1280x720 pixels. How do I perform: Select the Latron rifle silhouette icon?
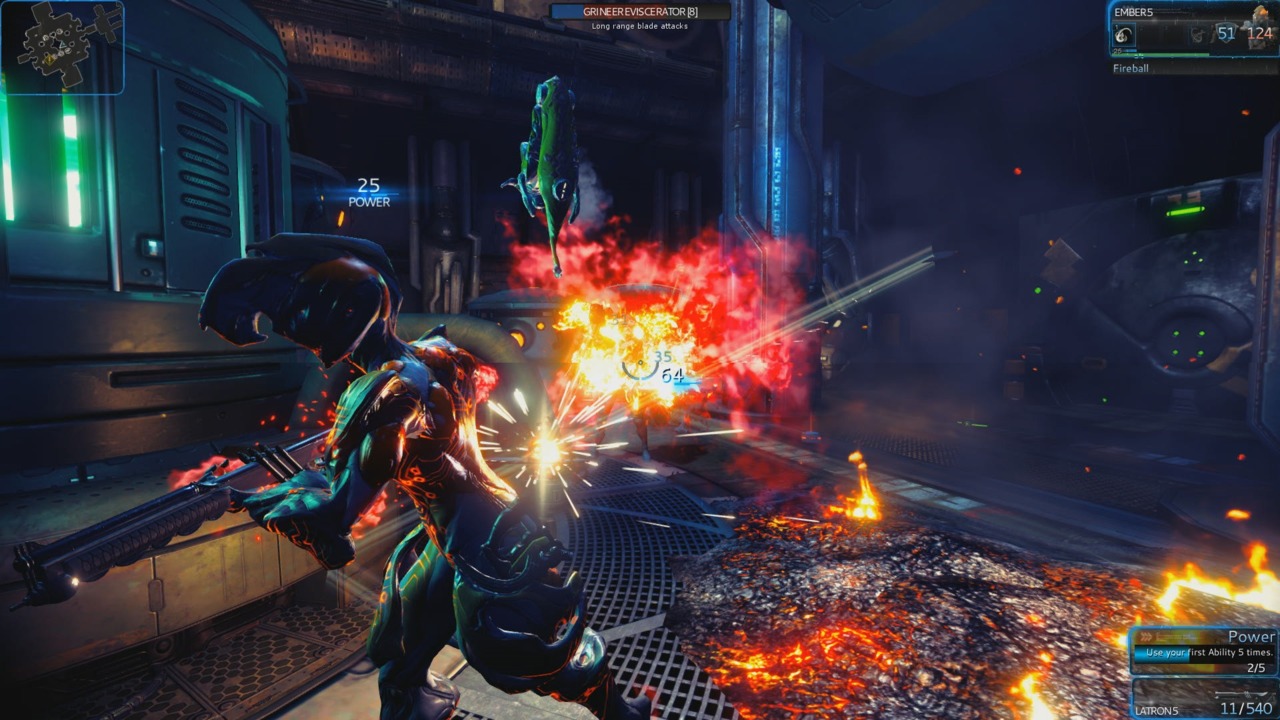coord(1244,695)
